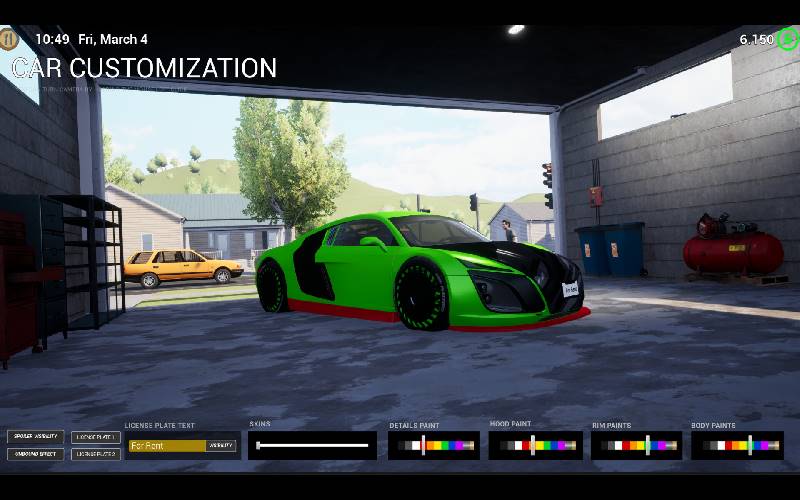Toggle the license plate Visibility button
Image resolution: width=800 pixels, height=500 pixels.
tap(220, 446)
